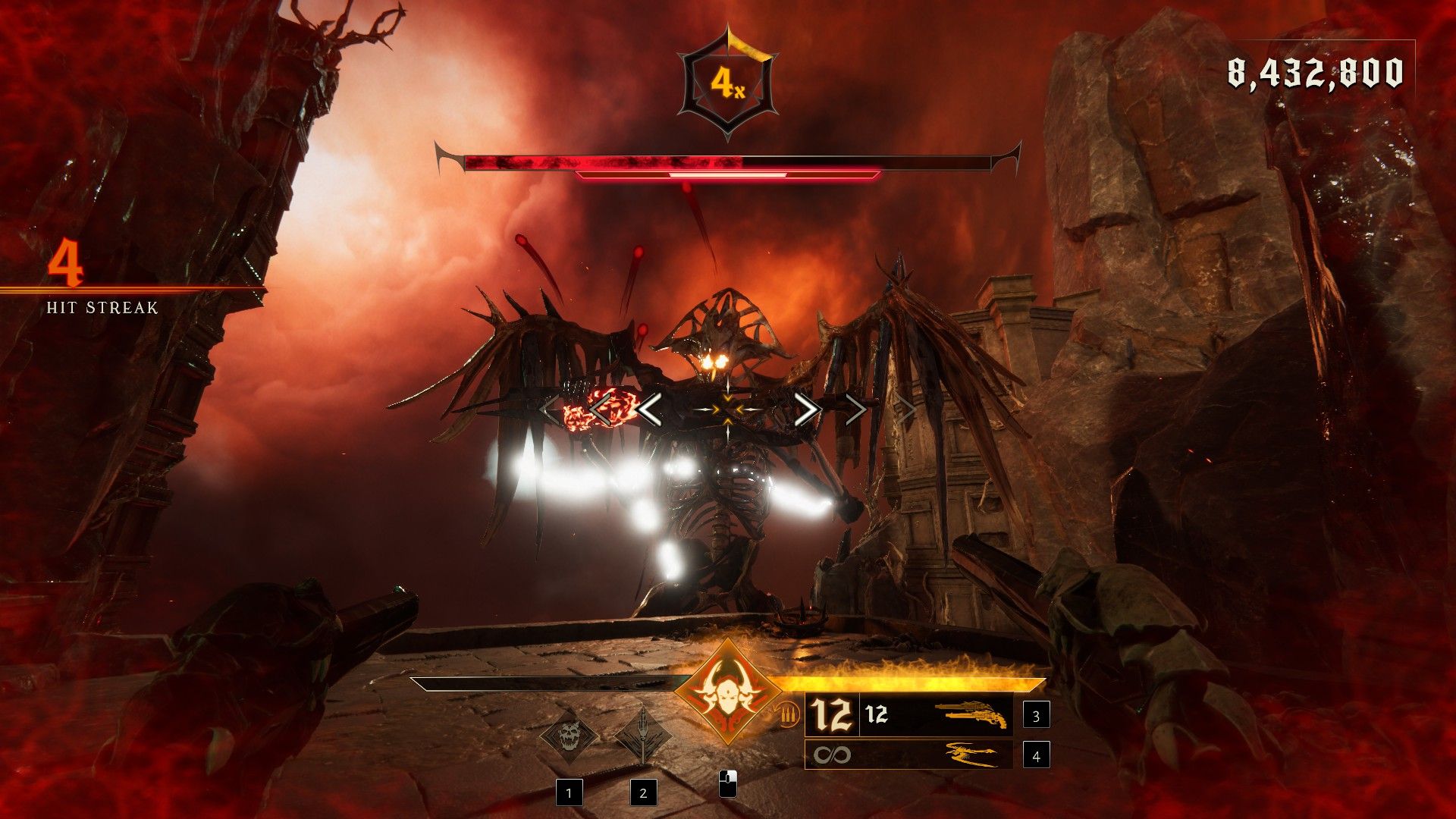The image size is (1456, 819).
Task: Click the left-most fading rhythm chevron
Action: 546,408
